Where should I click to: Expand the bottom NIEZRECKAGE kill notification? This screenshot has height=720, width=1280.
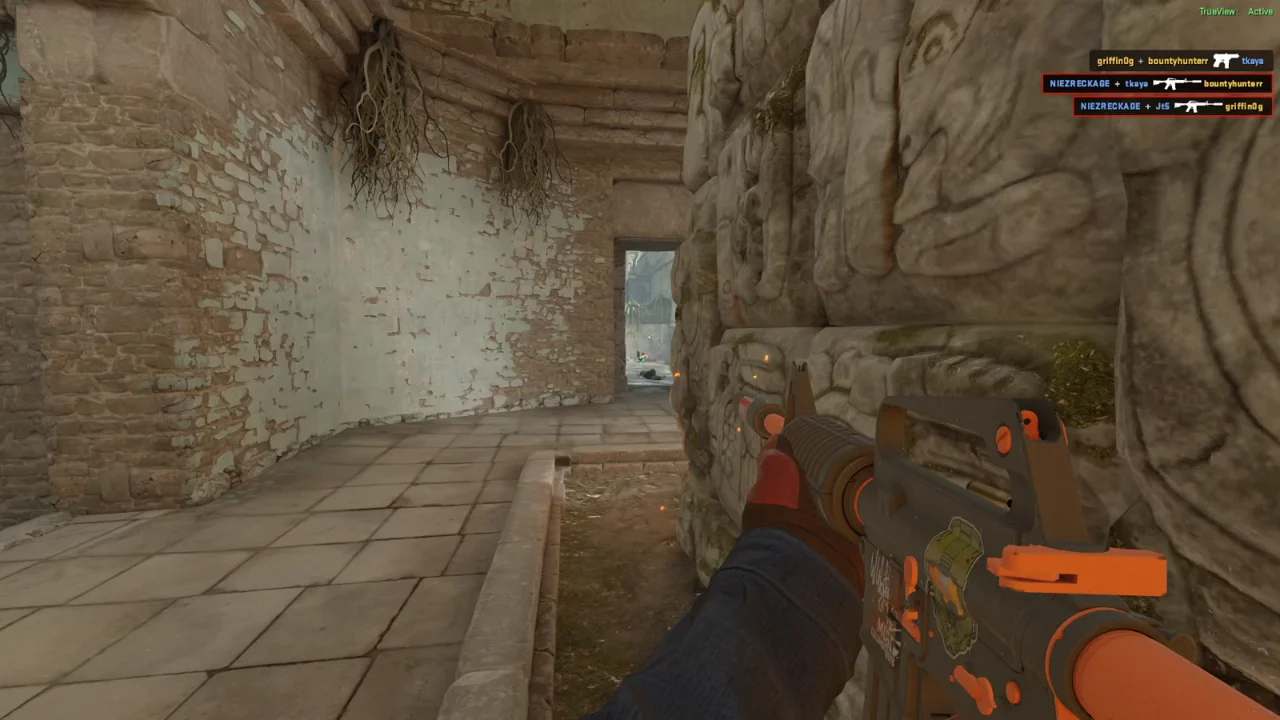pos(1175,106)
